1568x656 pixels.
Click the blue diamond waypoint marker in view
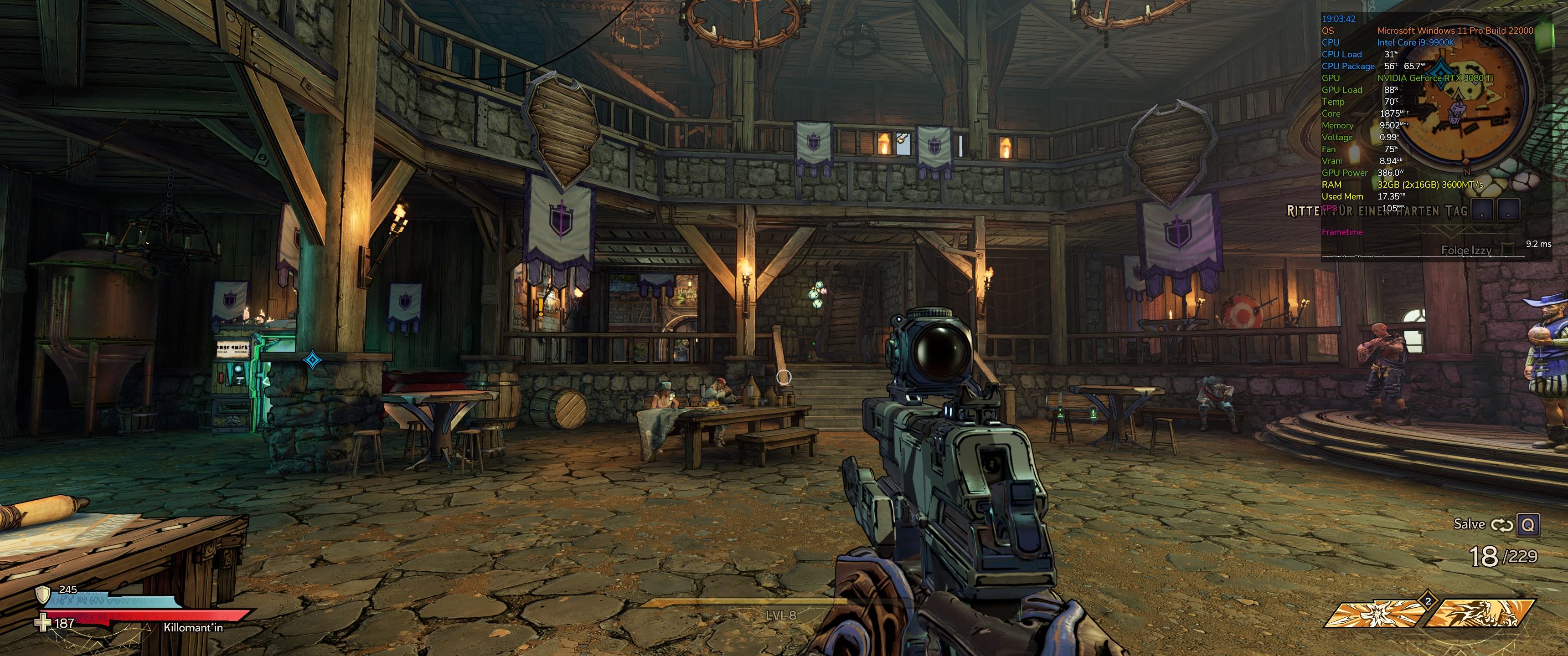tap(312, 360)
